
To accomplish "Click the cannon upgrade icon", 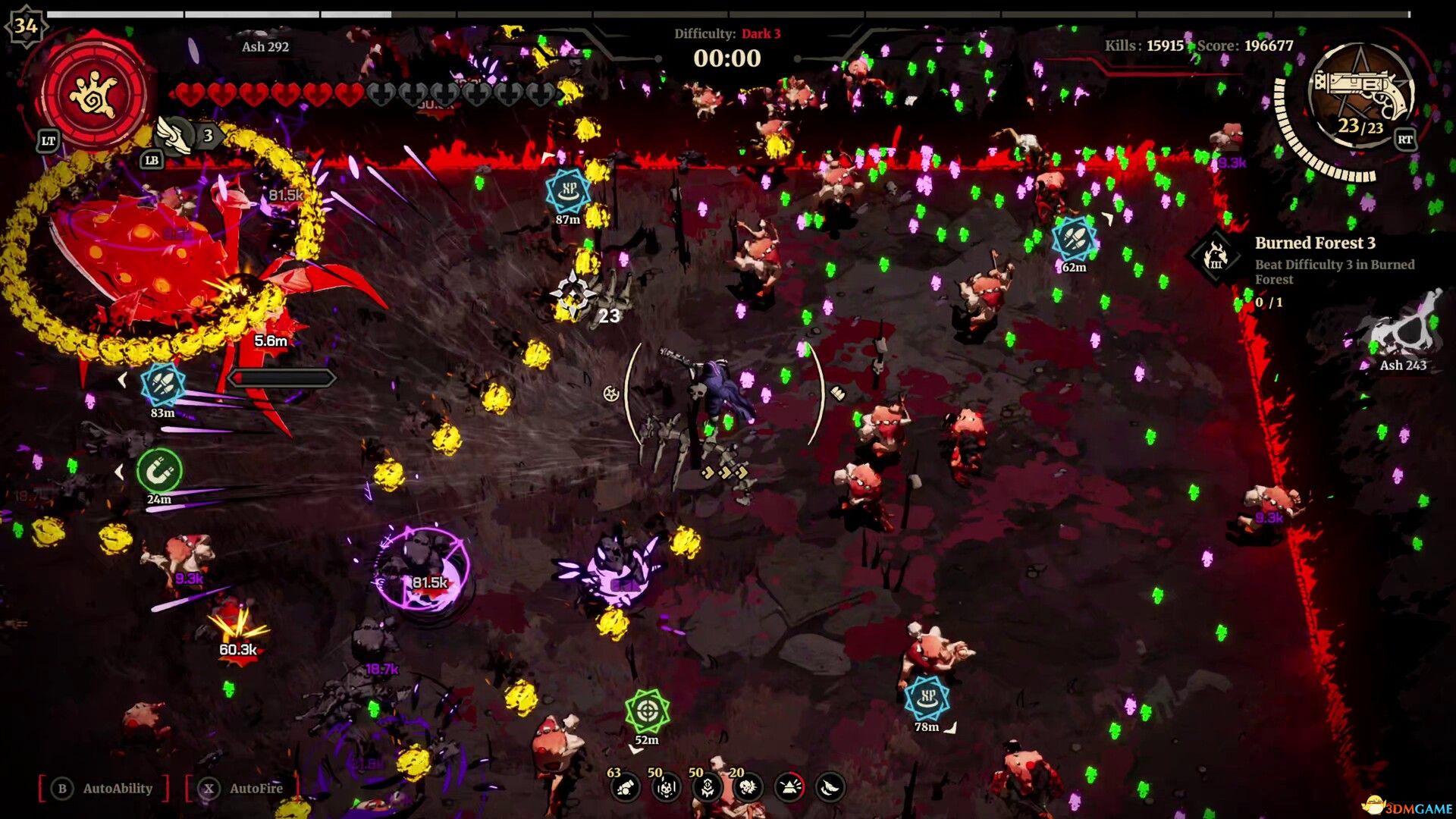I will pos(625,789).
